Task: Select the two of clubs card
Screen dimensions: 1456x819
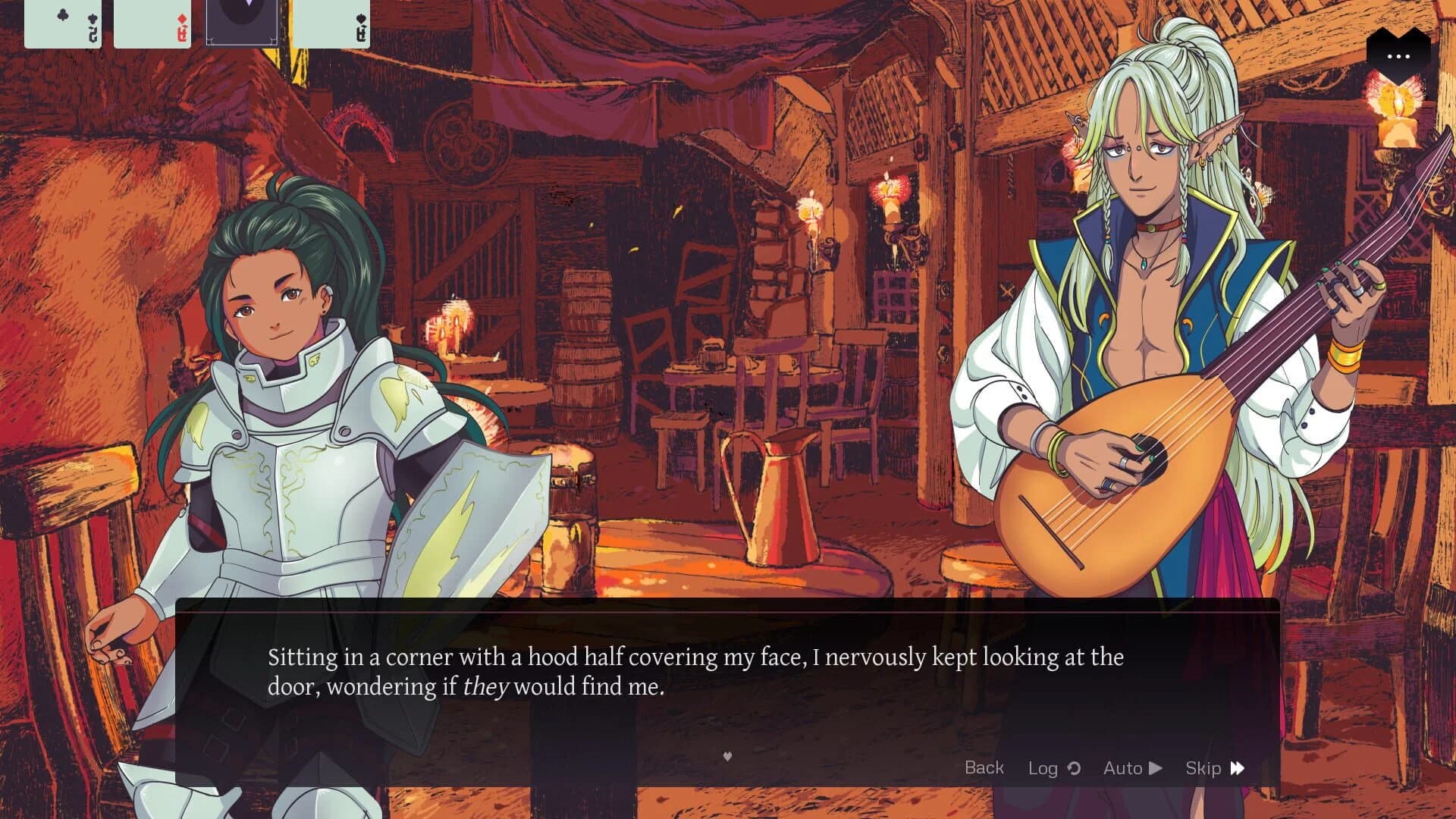Action: tap(62, 21)
